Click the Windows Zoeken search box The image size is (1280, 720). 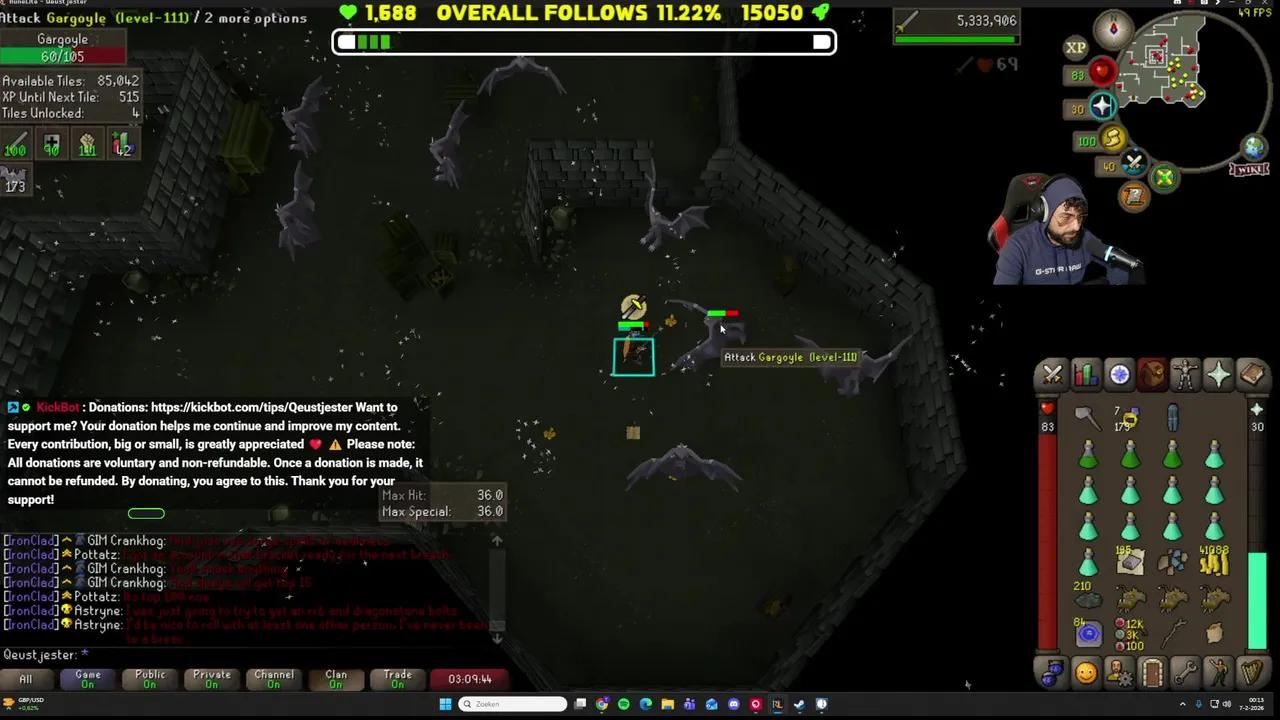point(512,703)
